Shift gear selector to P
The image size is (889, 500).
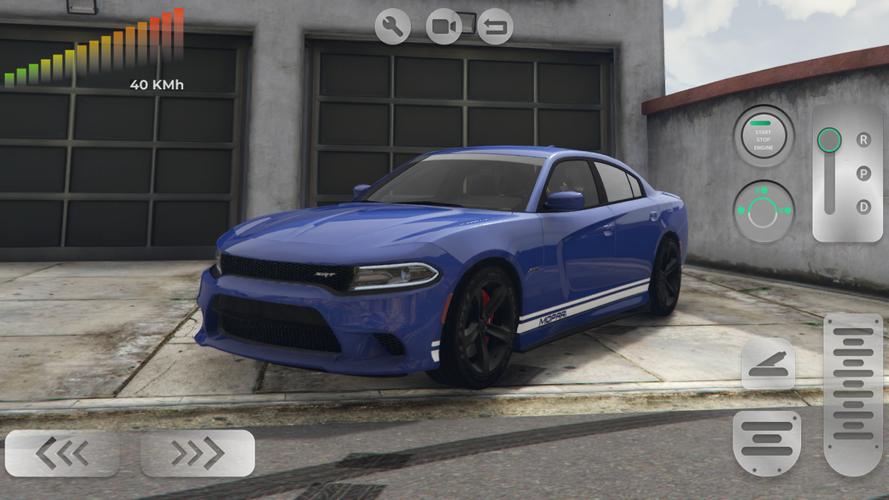[864, 173]
